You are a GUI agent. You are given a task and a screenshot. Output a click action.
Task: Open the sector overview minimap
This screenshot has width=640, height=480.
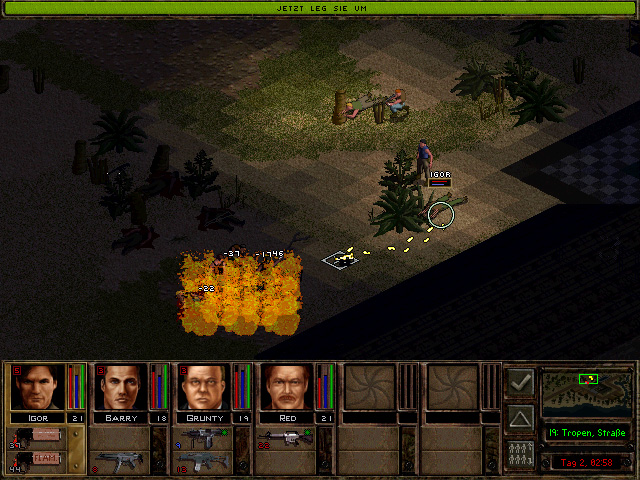[586, 393]
